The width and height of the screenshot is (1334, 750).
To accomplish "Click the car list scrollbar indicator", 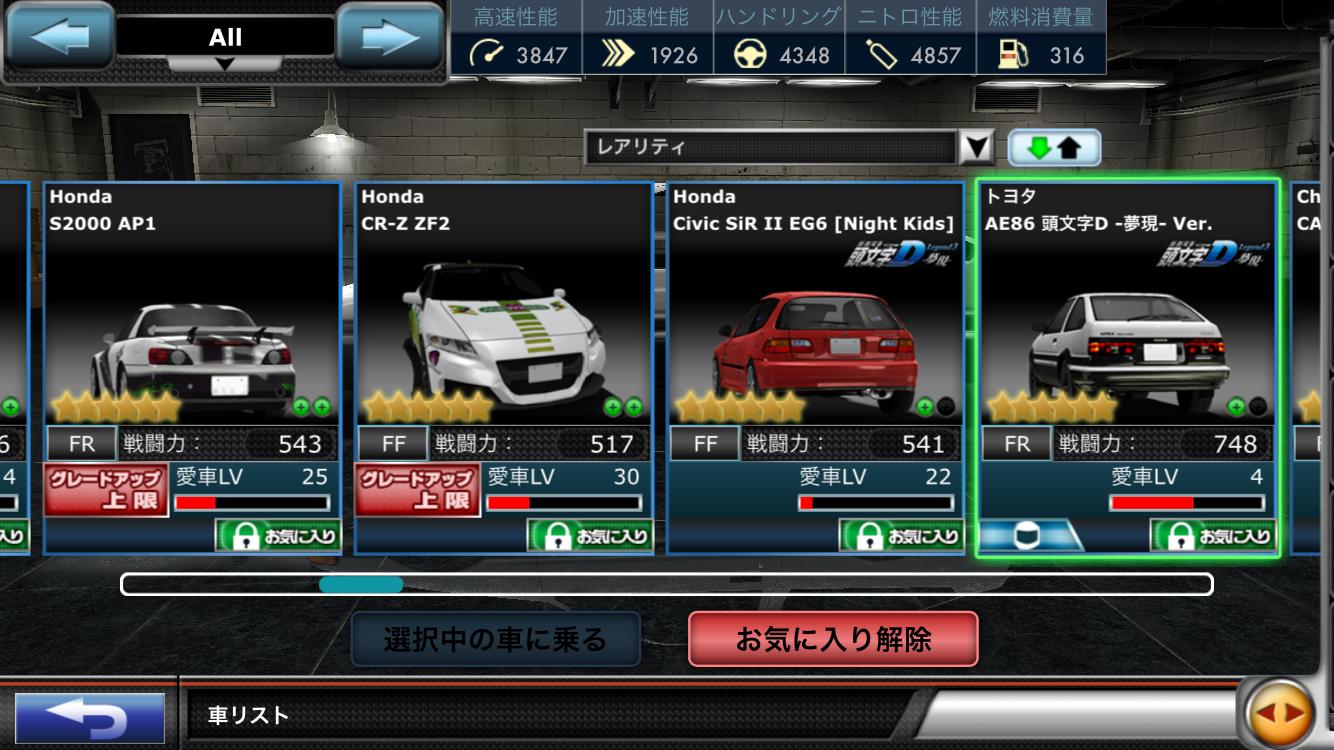I will (362, 585).
